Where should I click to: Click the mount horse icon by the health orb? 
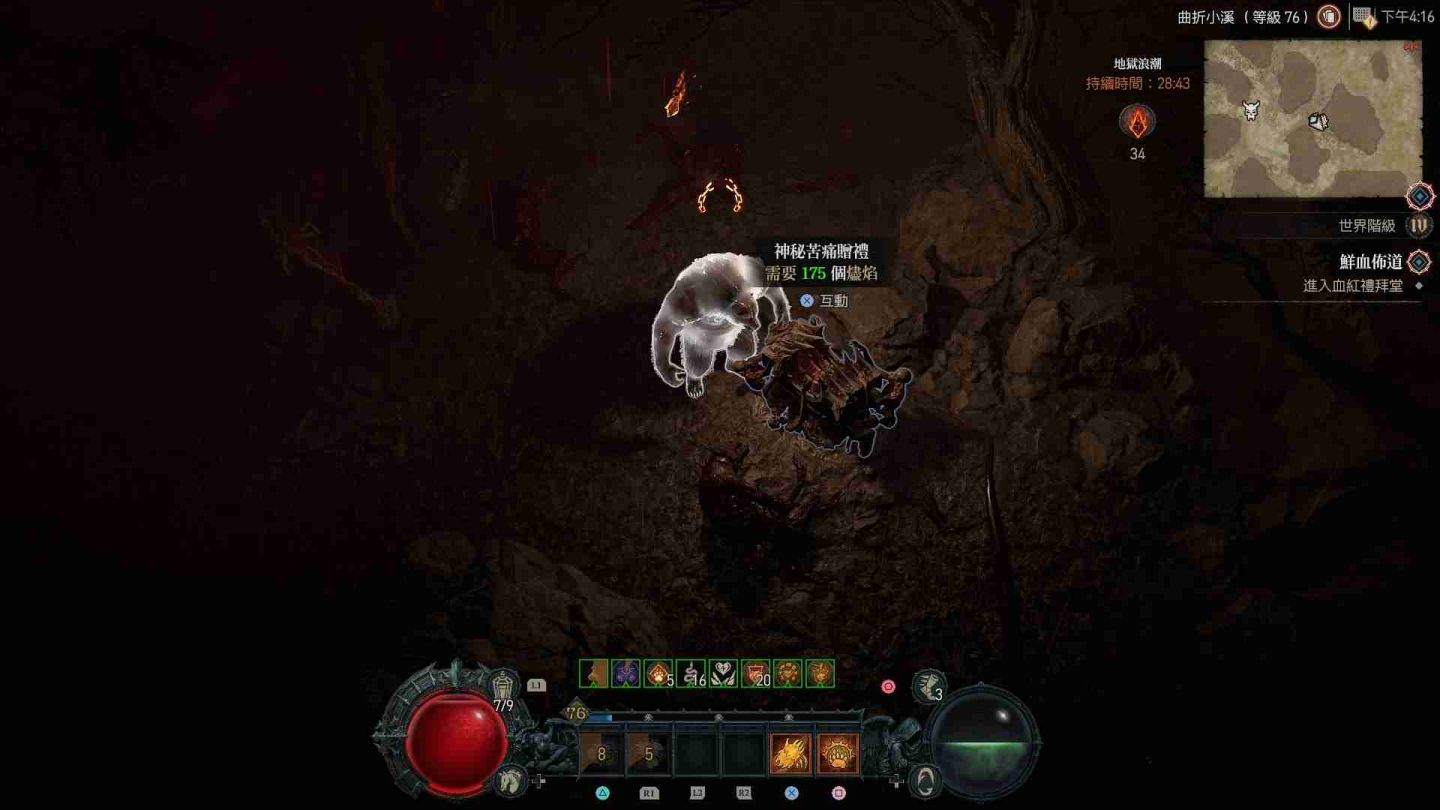509,778
